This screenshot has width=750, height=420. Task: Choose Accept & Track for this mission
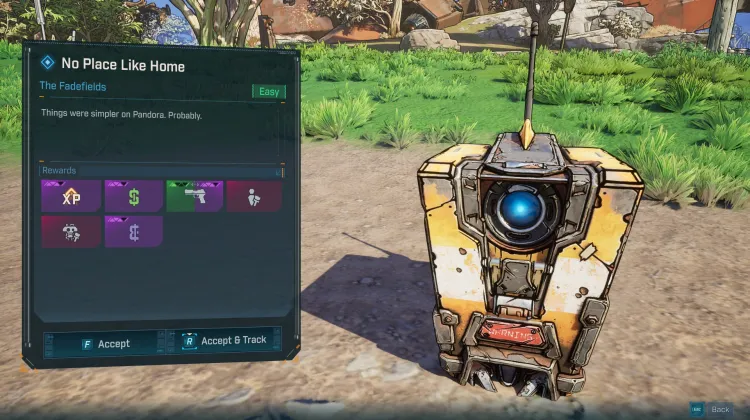[226, 340]
